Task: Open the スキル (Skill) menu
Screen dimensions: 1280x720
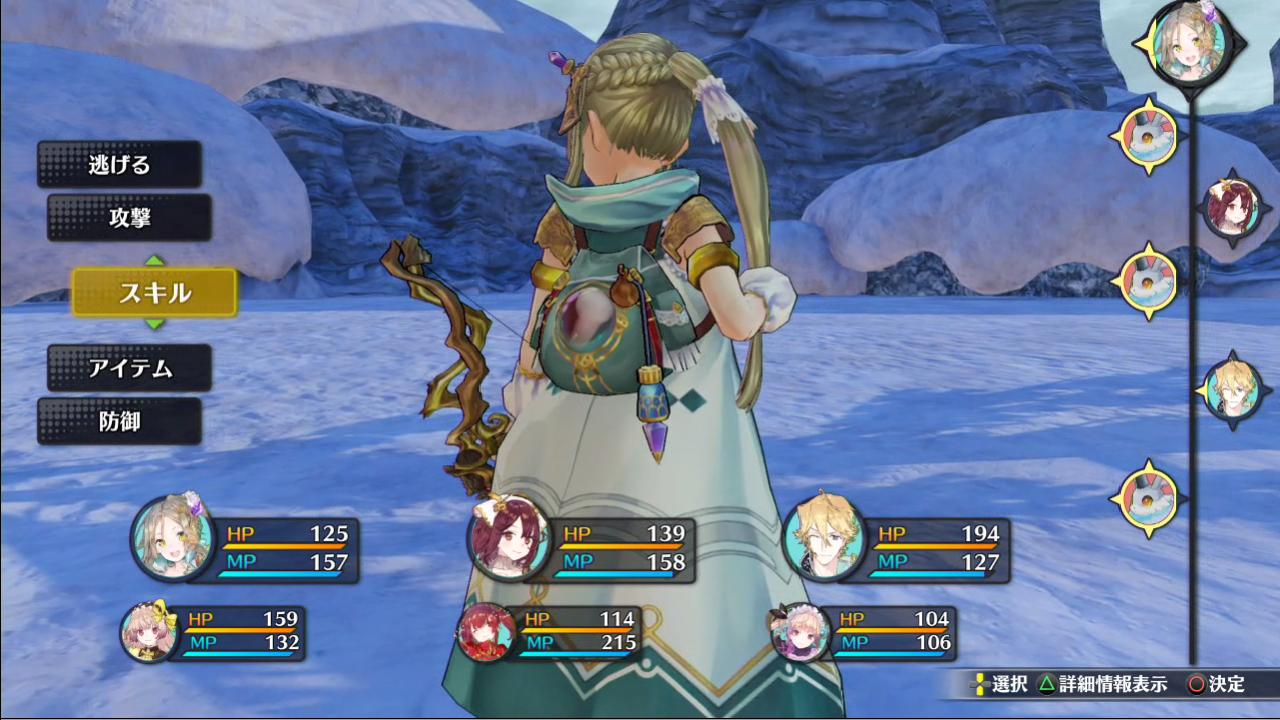Action: coord(154,293)
